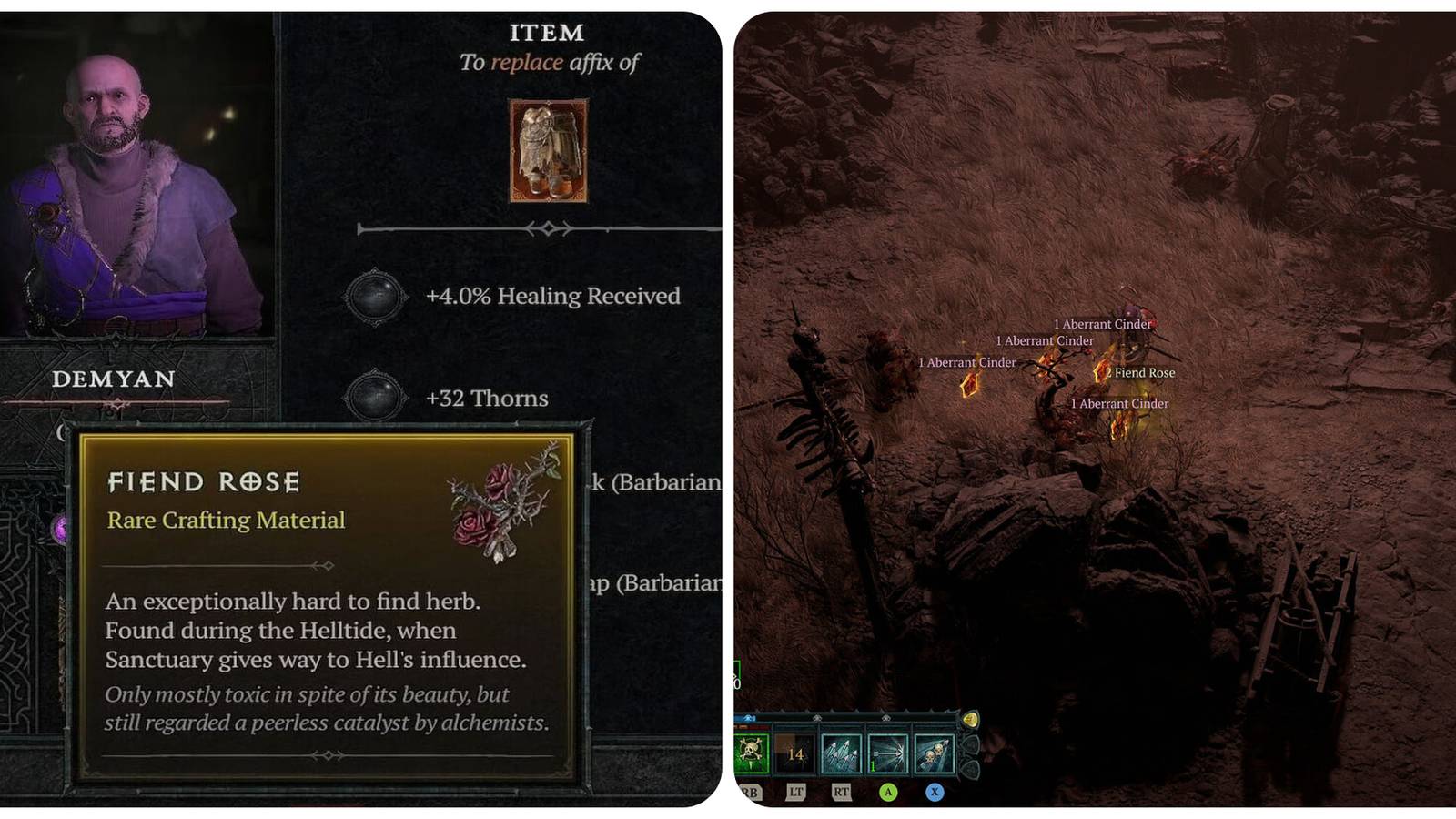Click the Penetrating Shot single-arrow skill icon
The image size is (1456, 819).
click(x=887, y=753)
